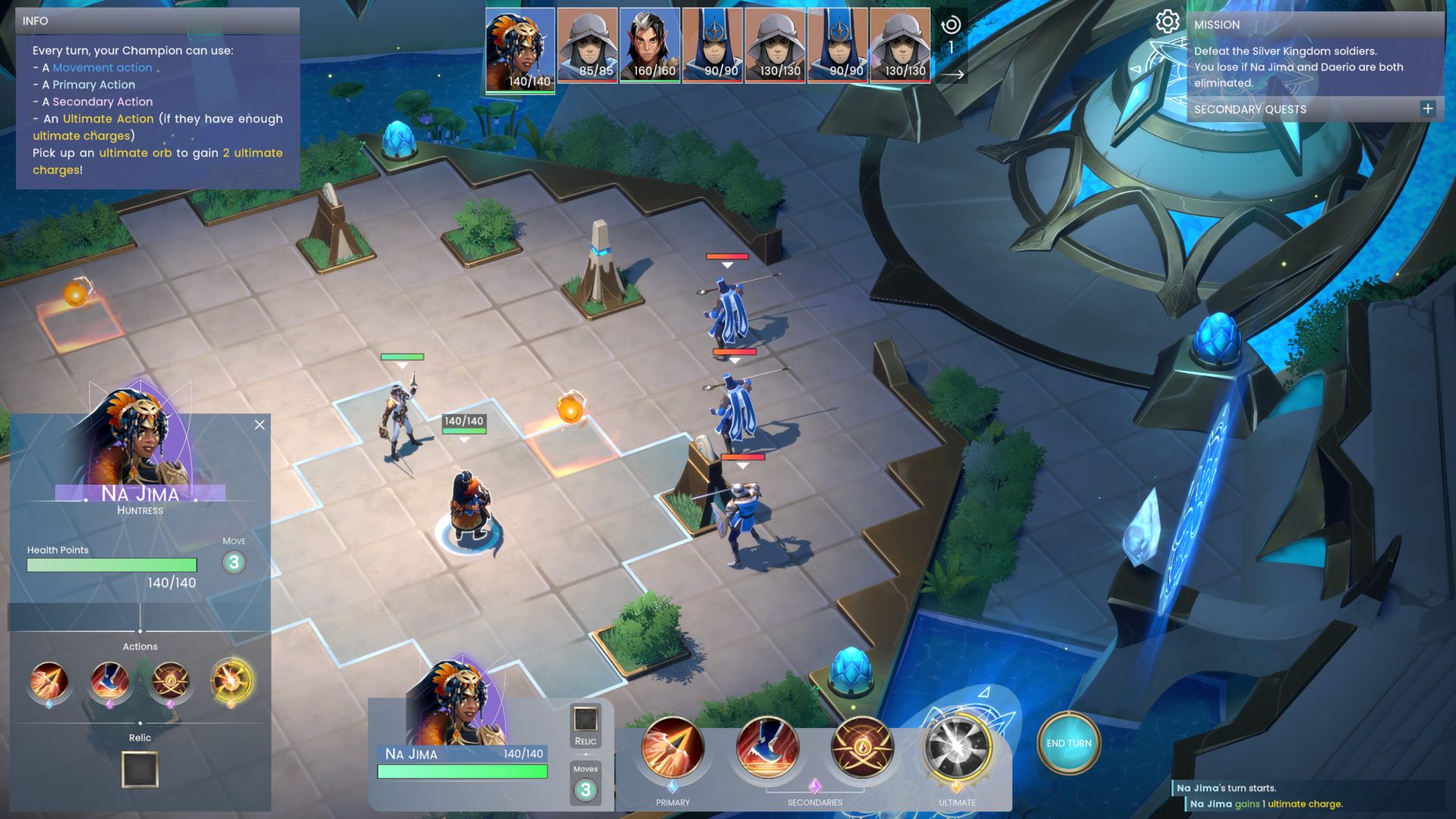Select the bottom bar Relic slot
This screenshot has height=819, width=1456.
coord(585,720)
